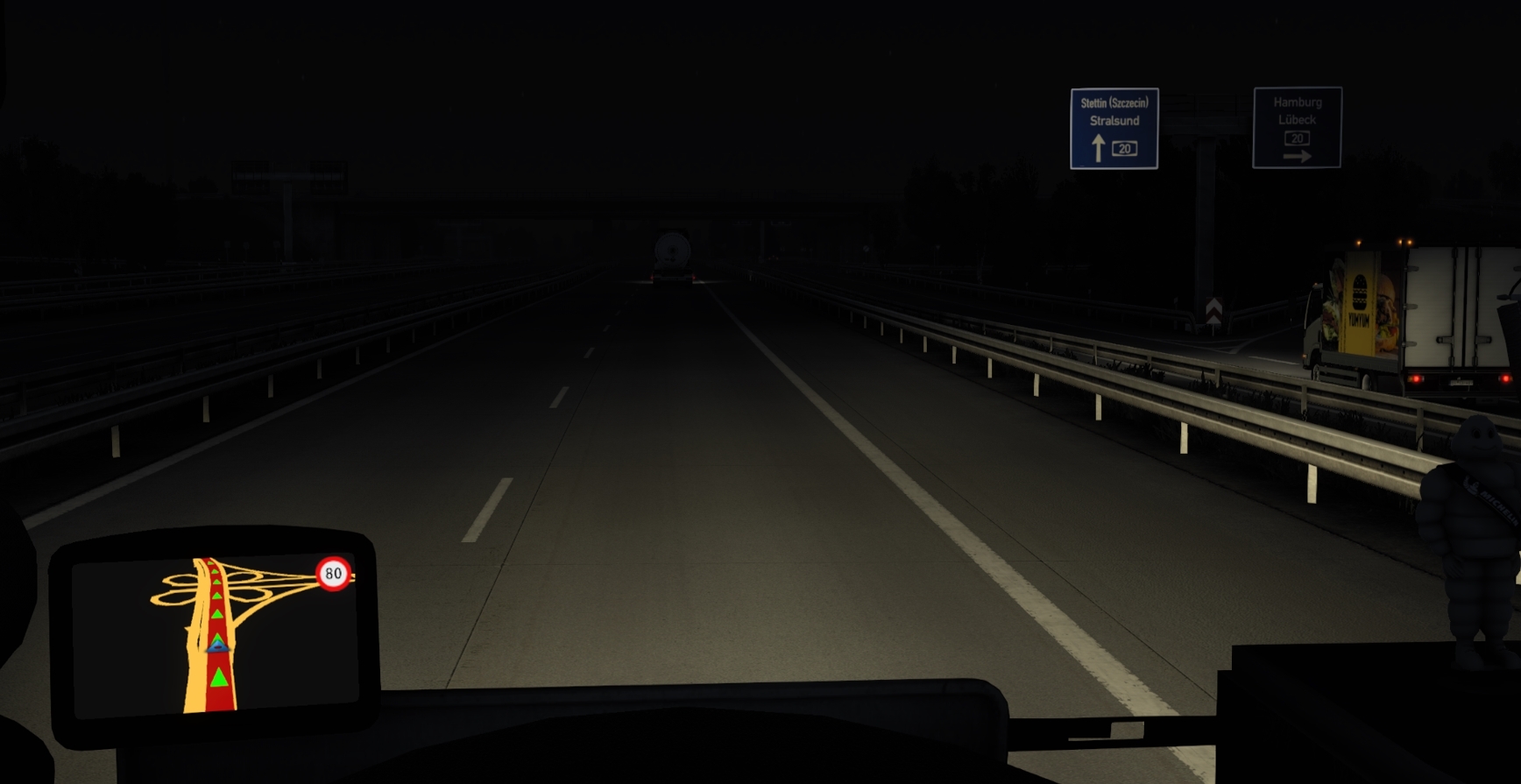This screenshot has height=784, width=1521.
Task: Click the right-exit arrow on the Lübeck sign
Action: click(x=1299, y=155)
